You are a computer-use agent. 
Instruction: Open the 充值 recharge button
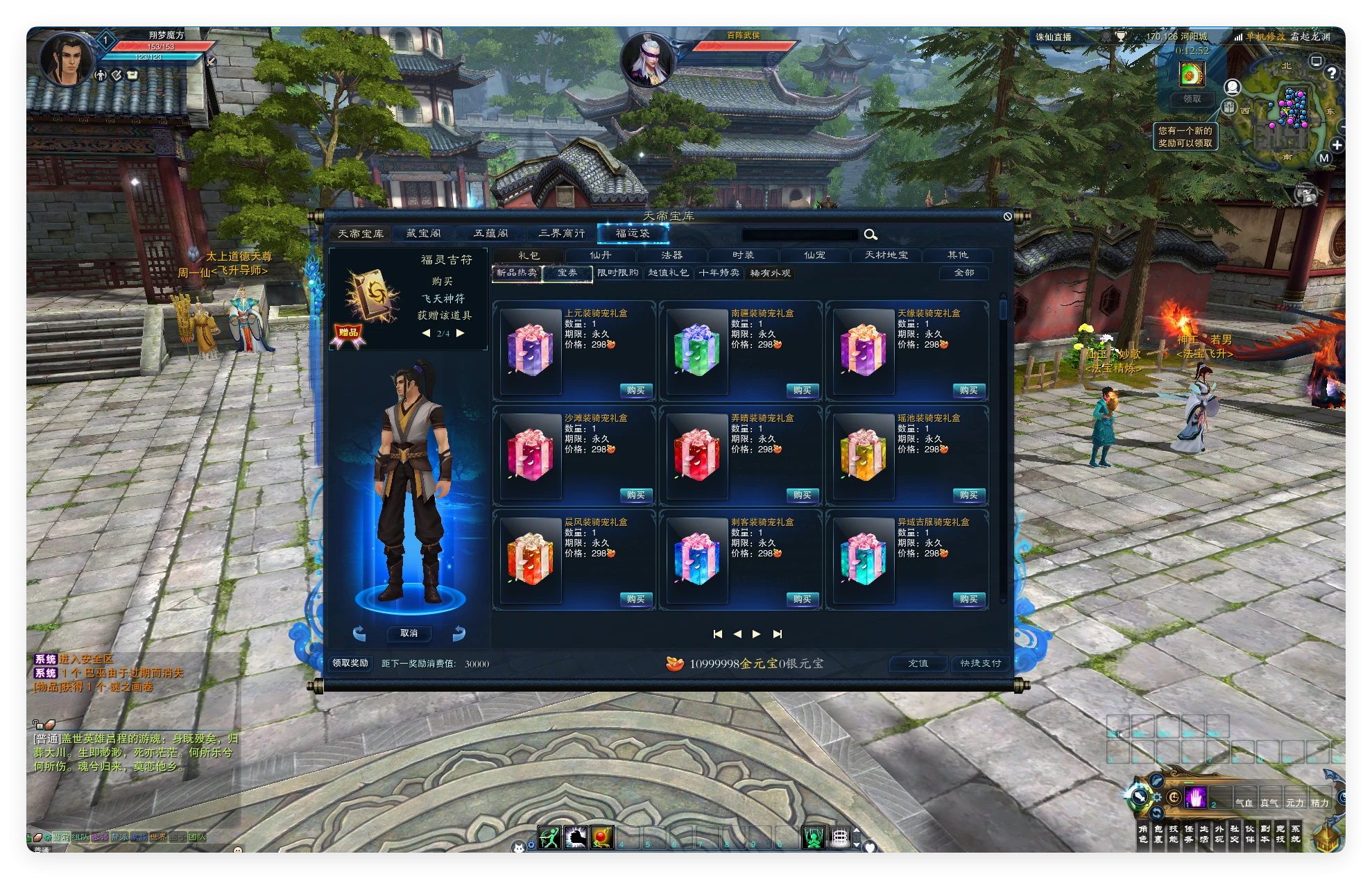click(918, 664)
